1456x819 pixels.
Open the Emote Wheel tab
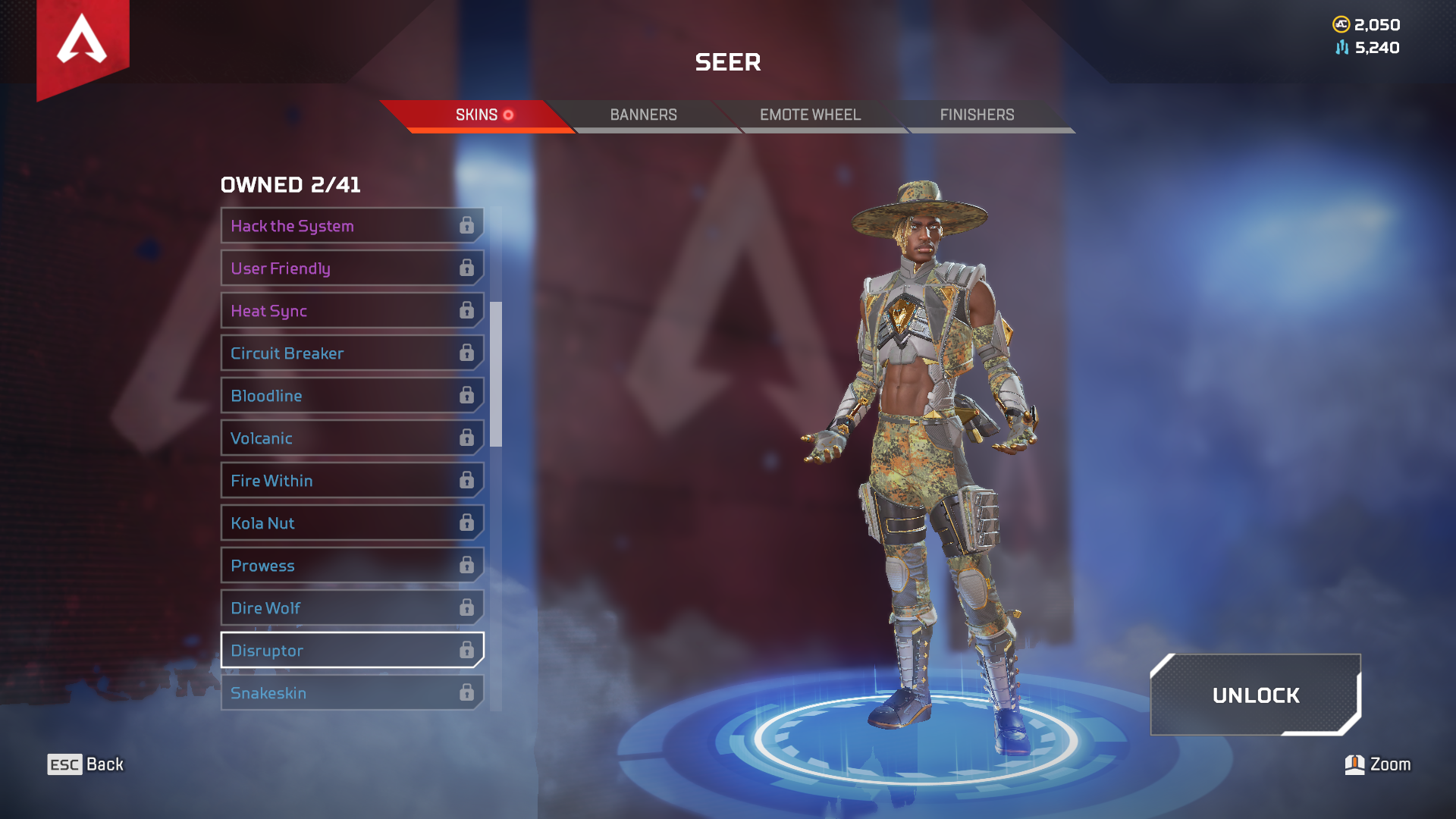point(810,115)
